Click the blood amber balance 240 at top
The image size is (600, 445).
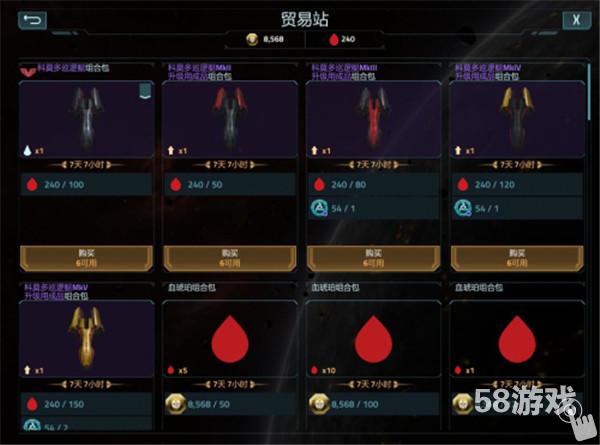(x=340, y=40)
